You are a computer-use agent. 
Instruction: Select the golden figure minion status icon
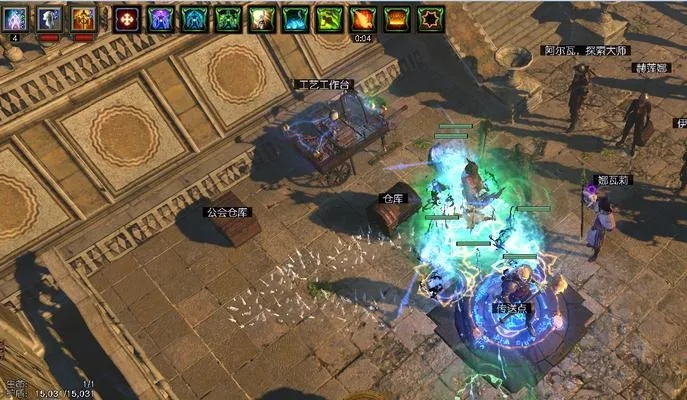tap(83, 18)
